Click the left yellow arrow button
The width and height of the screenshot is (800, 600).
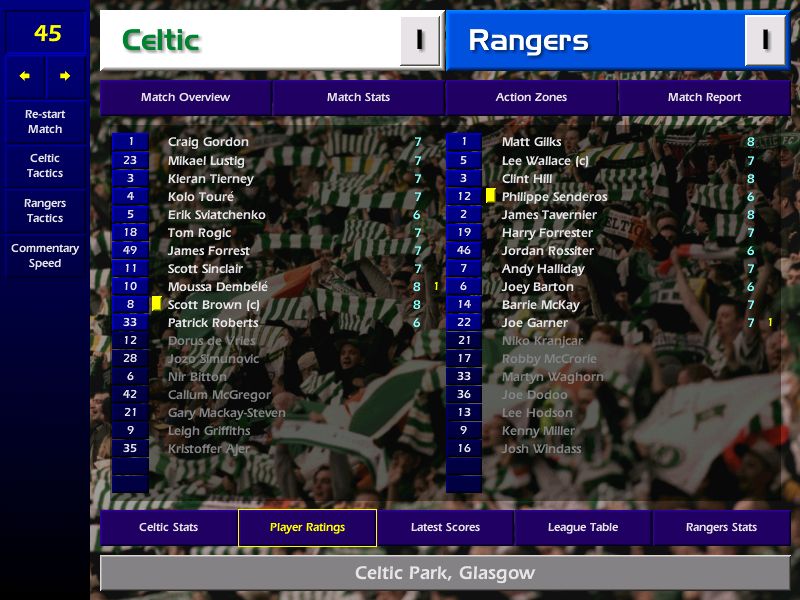click(25, 76)
